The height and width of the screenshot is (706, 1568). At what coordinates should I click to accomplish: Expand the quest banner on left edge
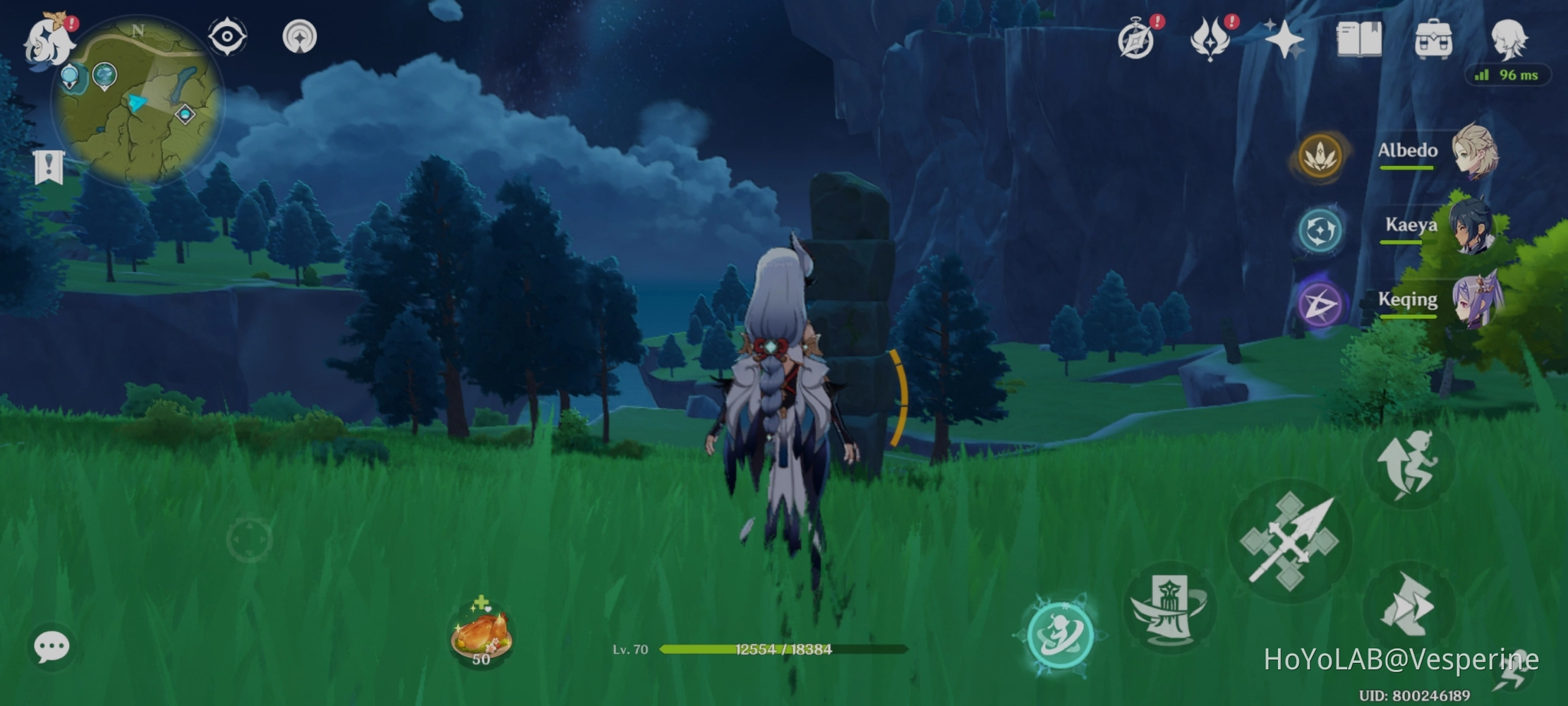(x=47, y=167)
